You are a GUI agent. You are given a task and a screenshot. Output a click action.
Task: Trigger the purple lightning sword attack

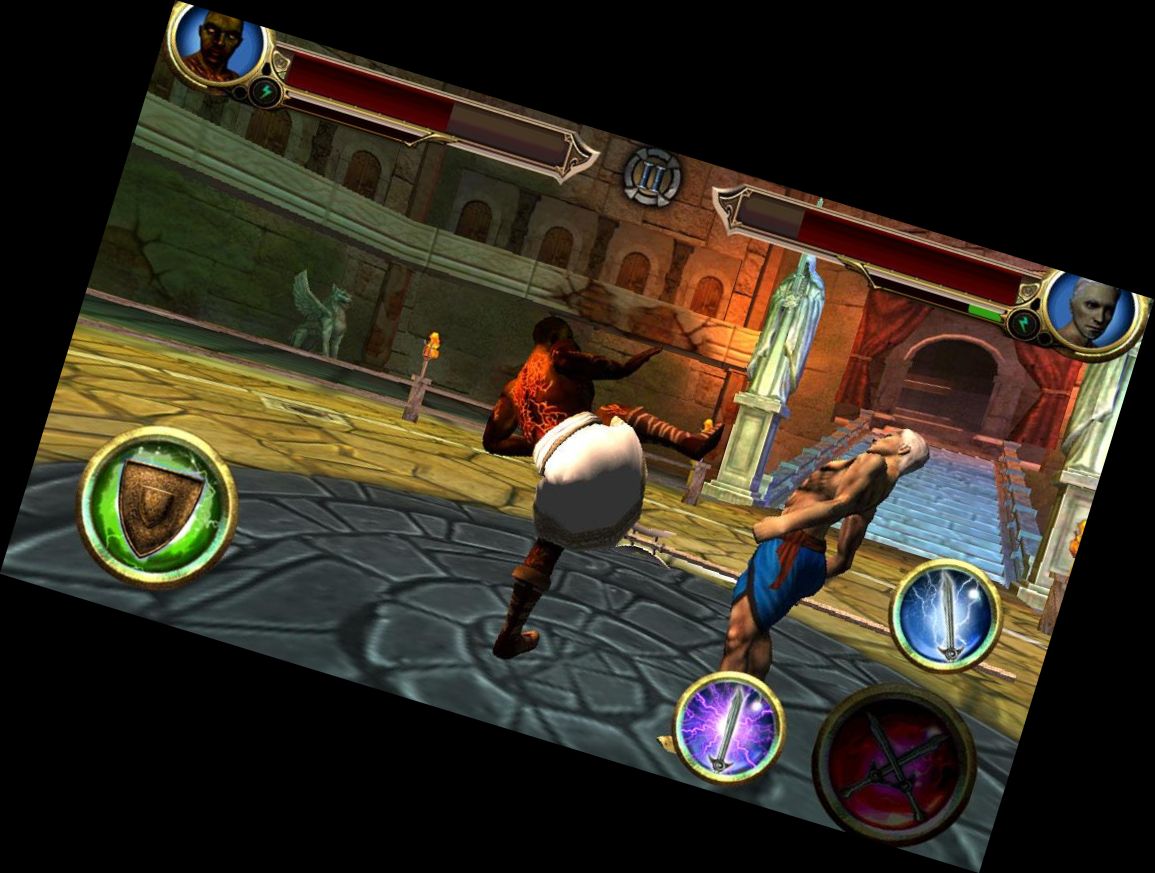point(728,727)
